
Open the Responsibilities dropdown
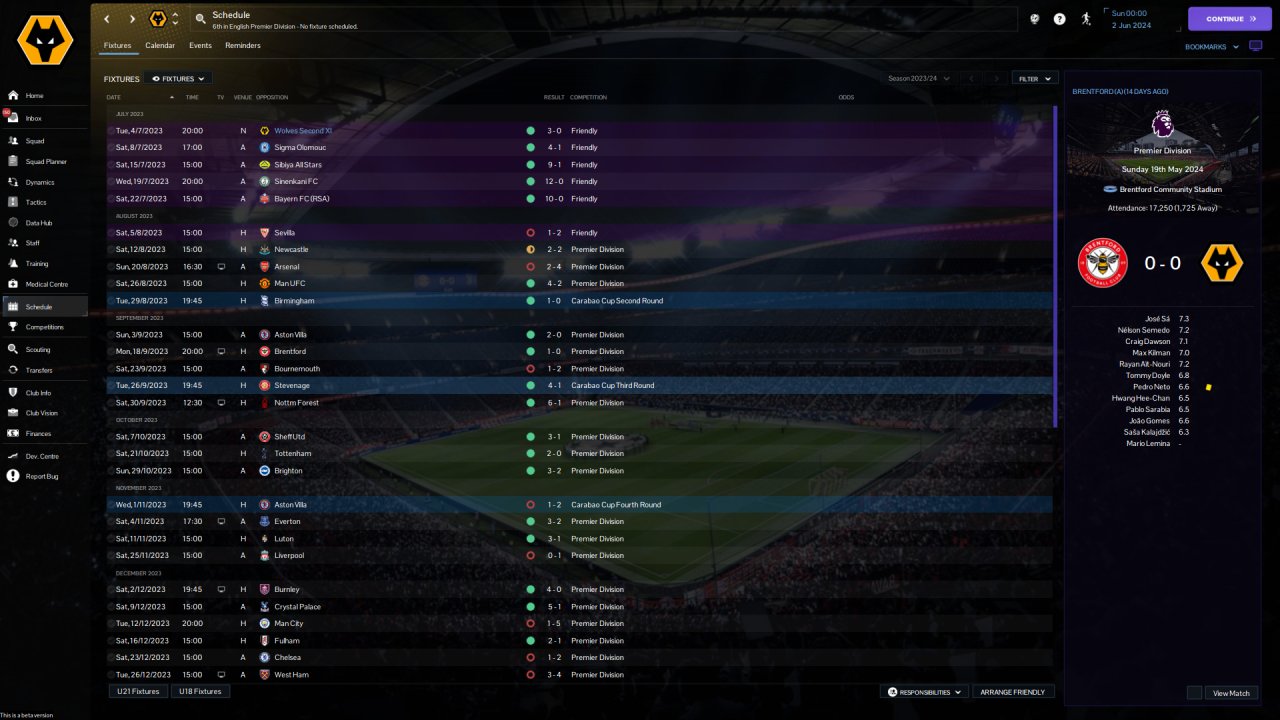pos(924,692)
